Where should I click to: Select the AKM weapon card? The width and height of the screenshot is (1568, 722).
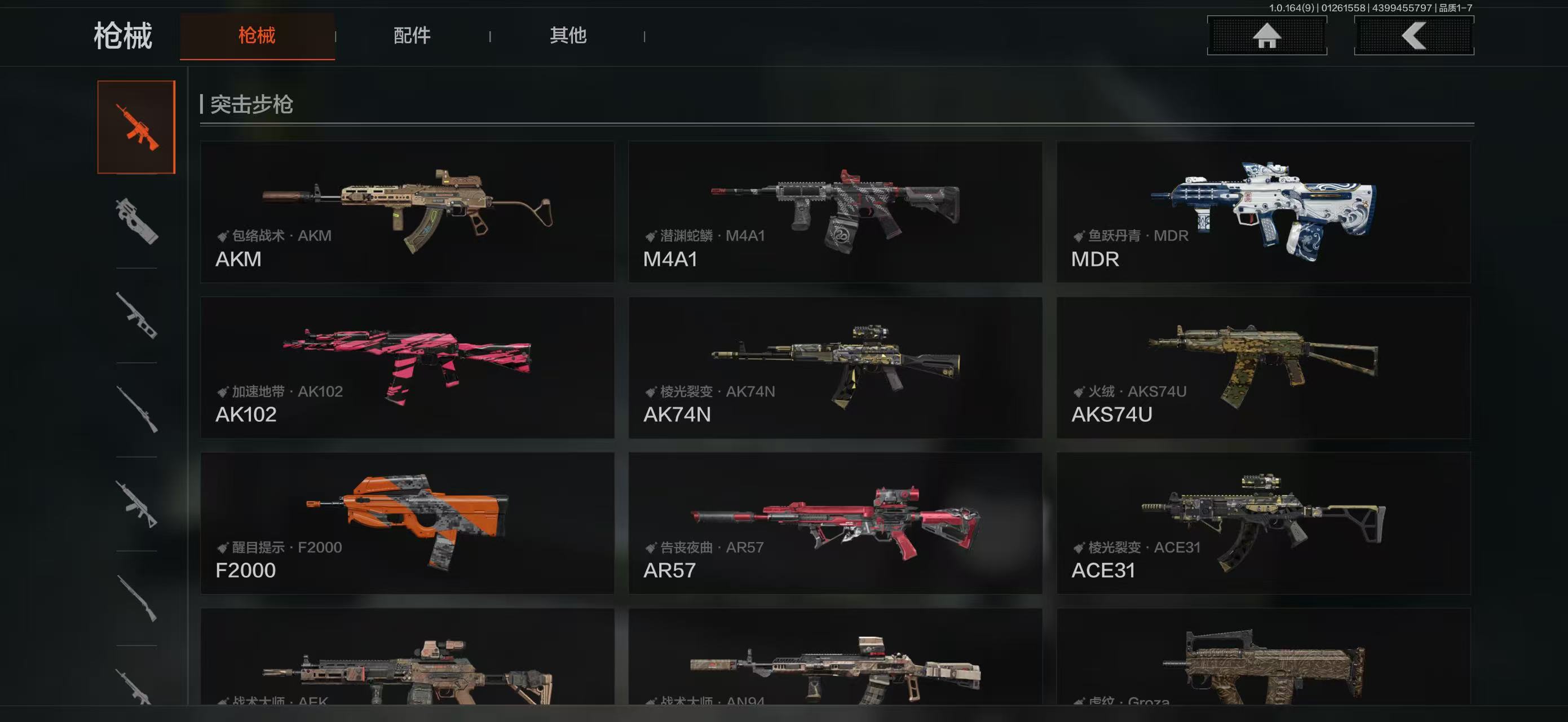pos(407,212)
